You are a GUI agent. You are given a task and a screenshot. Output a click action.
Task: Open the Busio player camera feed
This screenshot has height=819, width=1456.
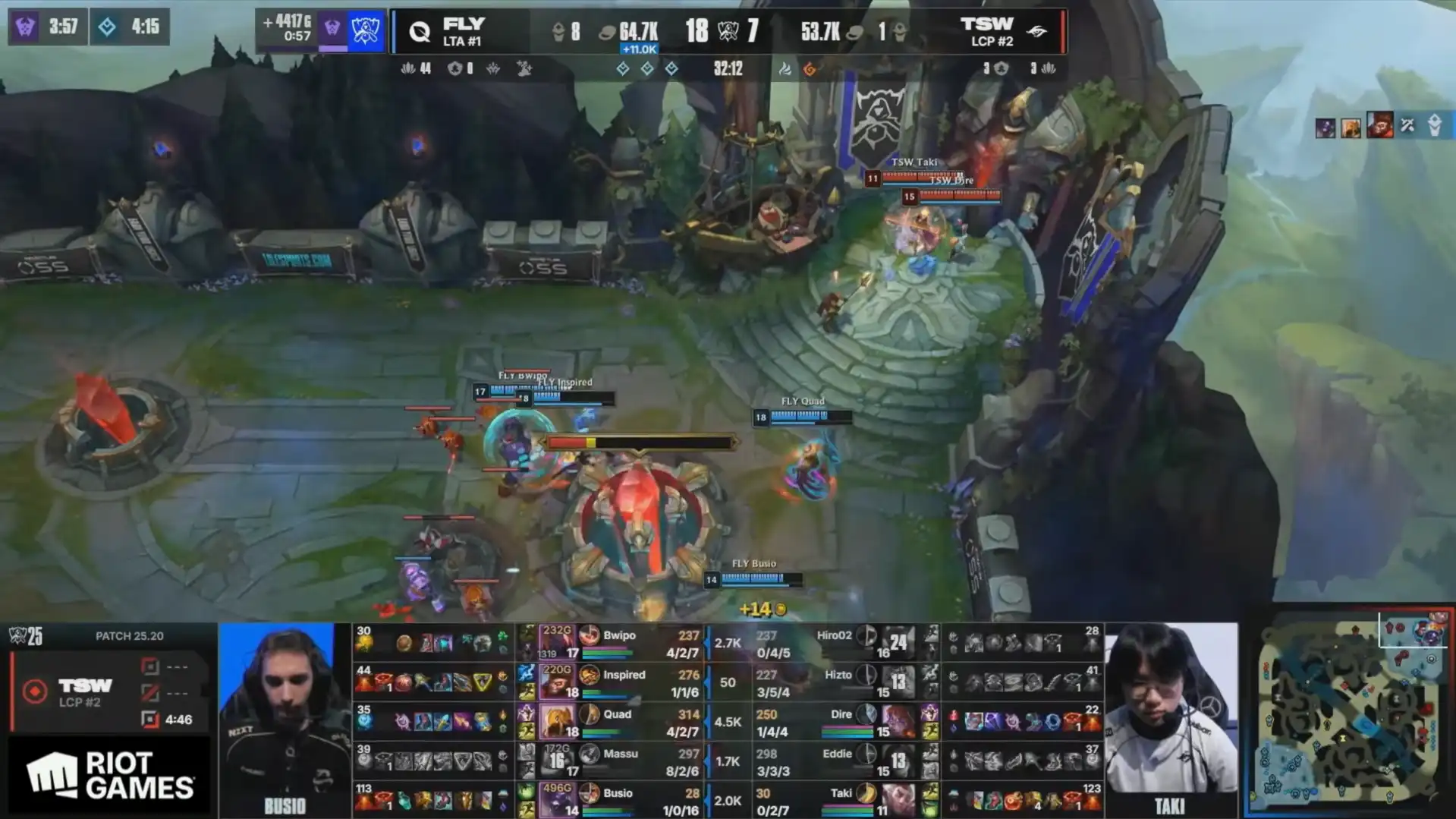click(x=285, y=719)
